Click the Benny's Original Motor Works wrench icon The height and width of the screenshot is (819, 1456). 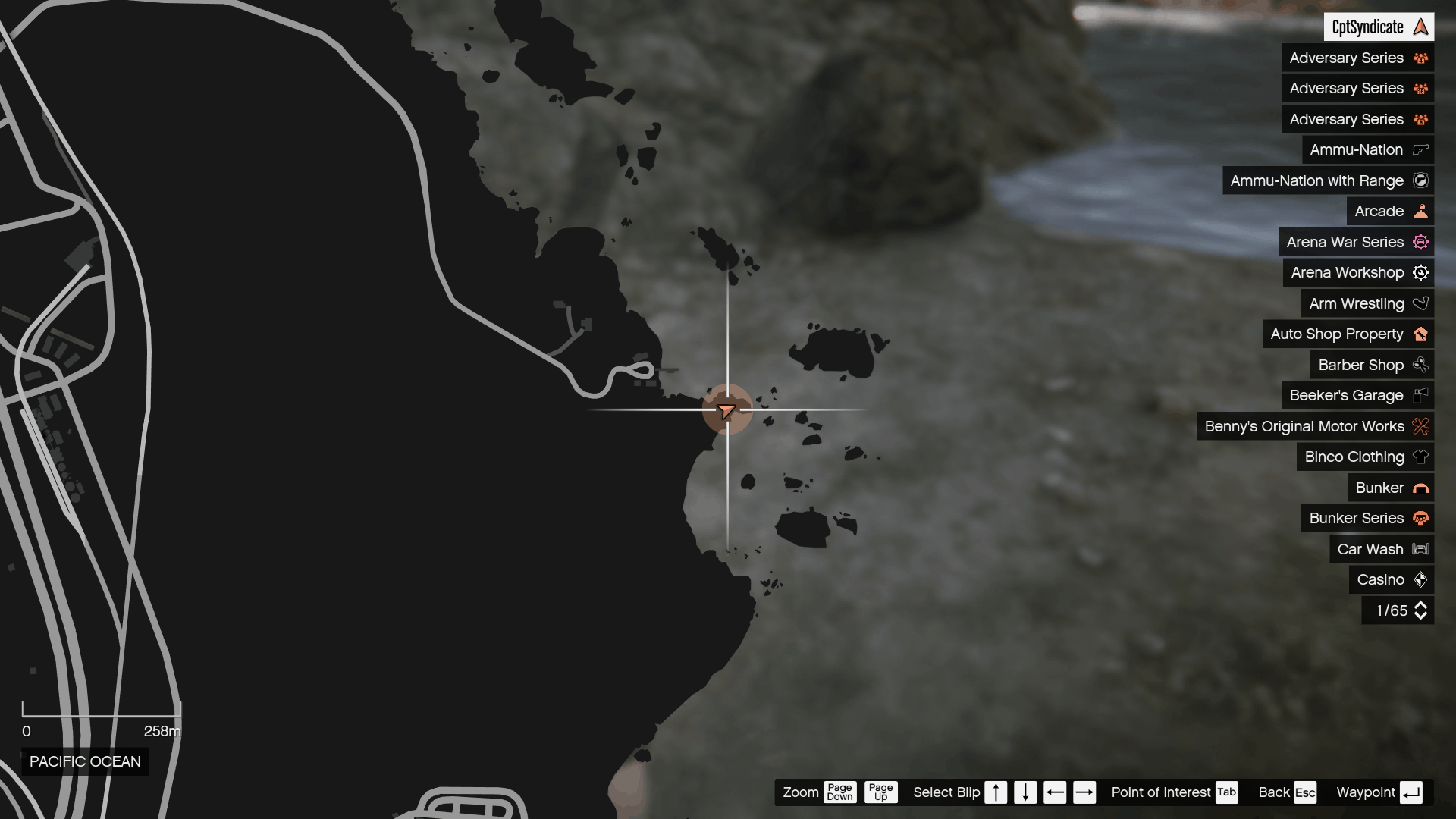tap(1421, 426)
